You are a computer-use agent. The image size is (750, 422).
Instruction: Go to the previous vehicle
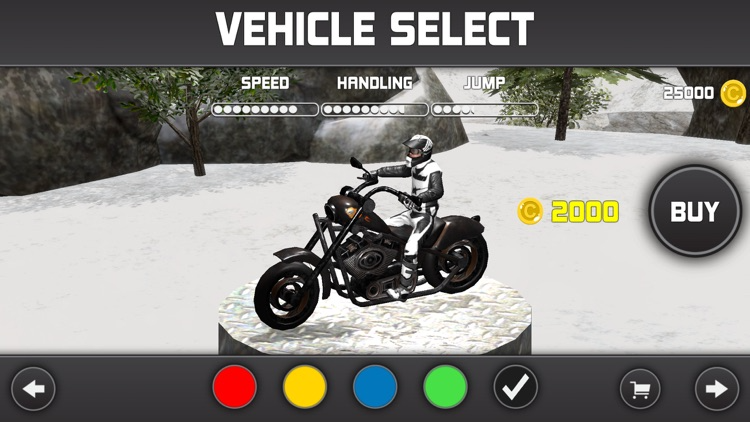pyautogui.click(x=33, y=389)
